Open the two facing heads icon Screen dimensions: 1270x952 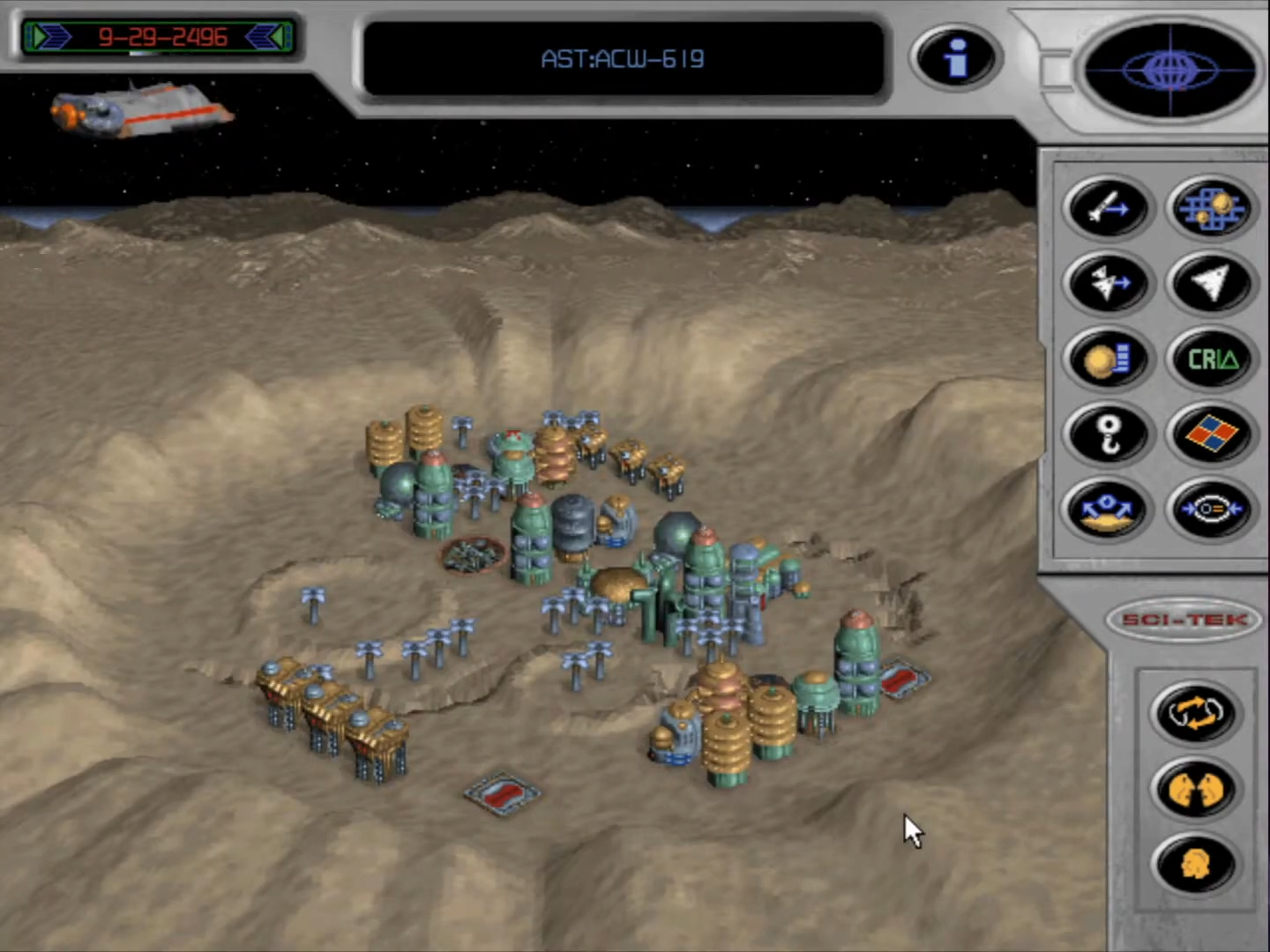(1195, 788)
